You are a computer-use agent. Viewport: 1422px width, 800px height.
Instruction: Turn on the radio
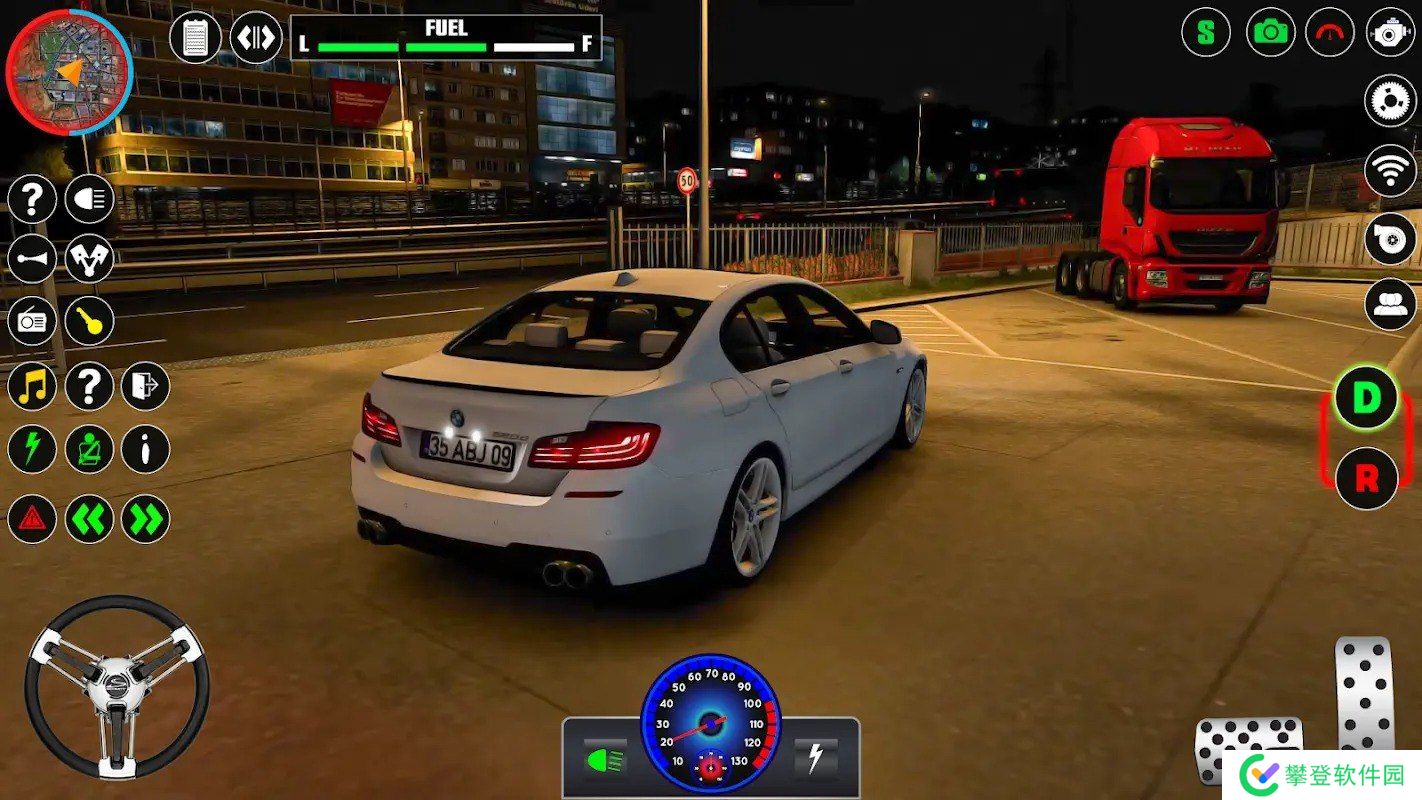[x=32, y=322]
